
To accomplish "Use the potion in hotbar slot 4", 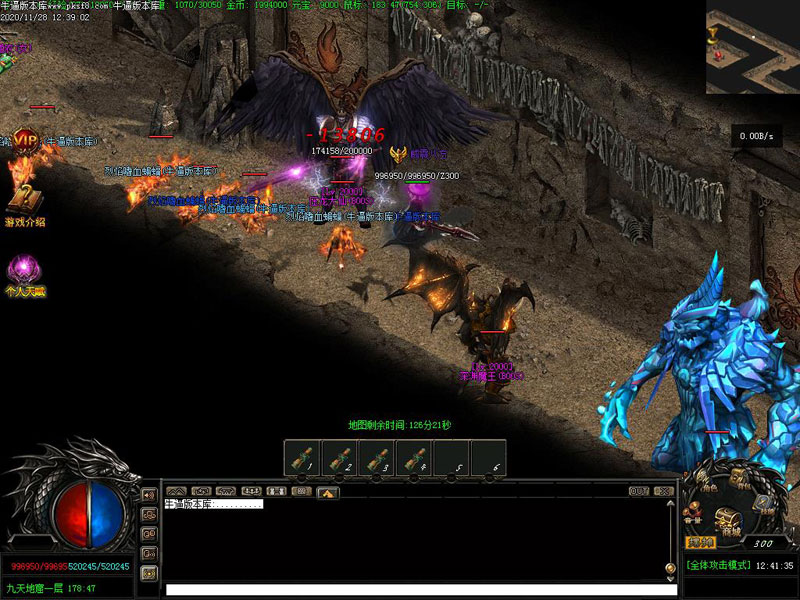I will point(414,459).
